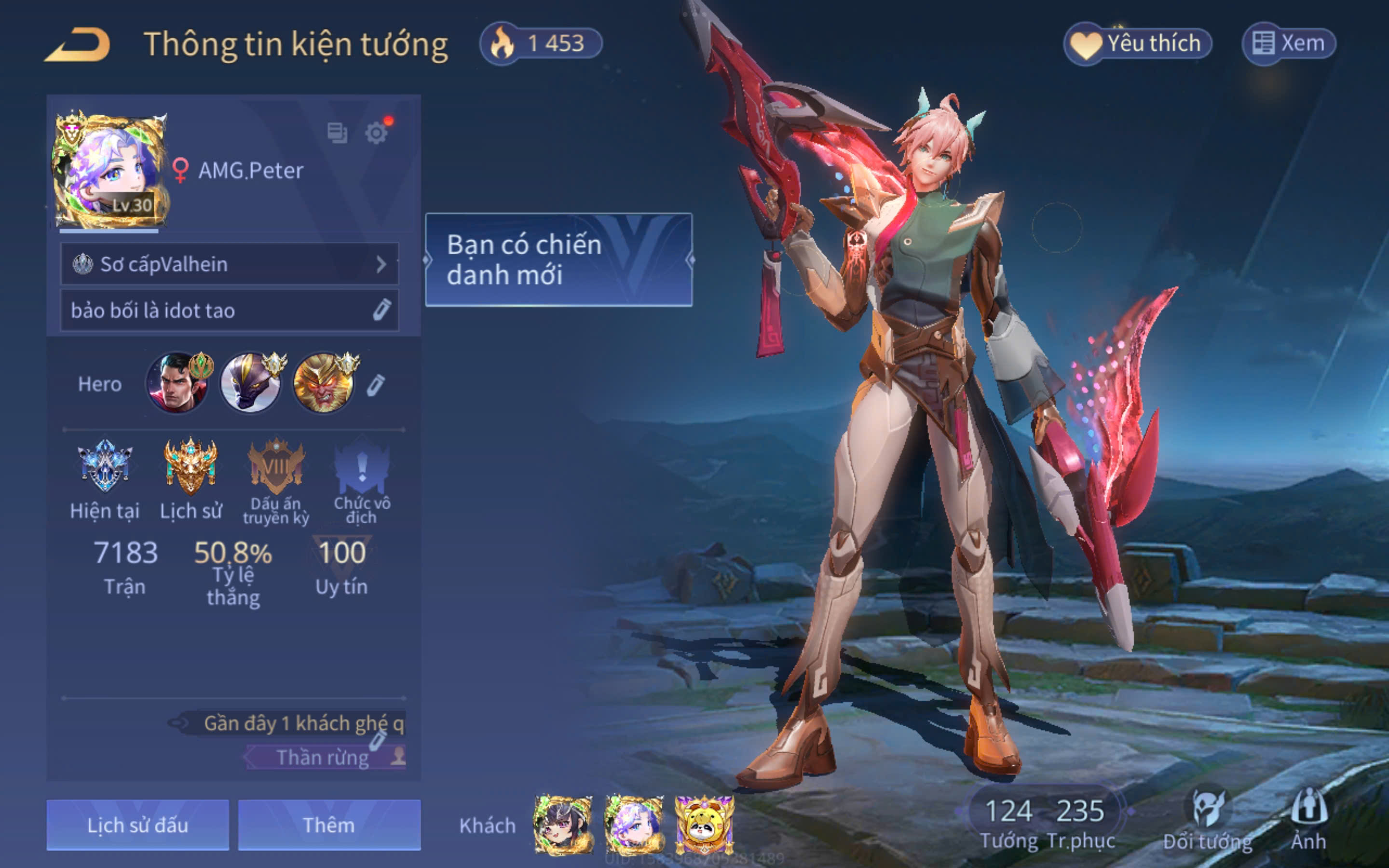Image resolution: width=1389 pixels, height=868 pixels.
Task: Select the Superman hero portrait
Action: click(177, 383)
